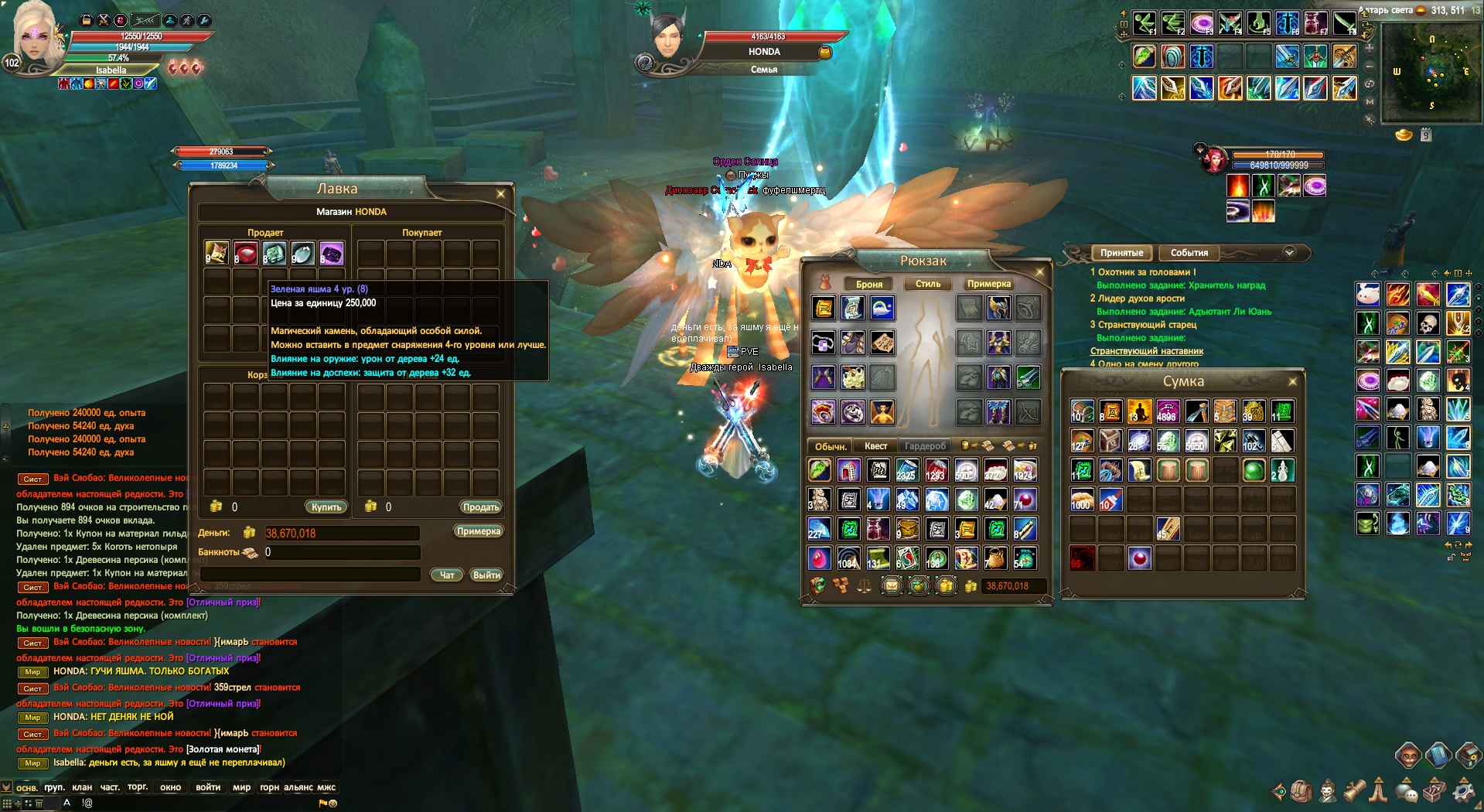The image size is (1484, 812).
Task: Open the Принятые quests tab
Action: 1121,253
